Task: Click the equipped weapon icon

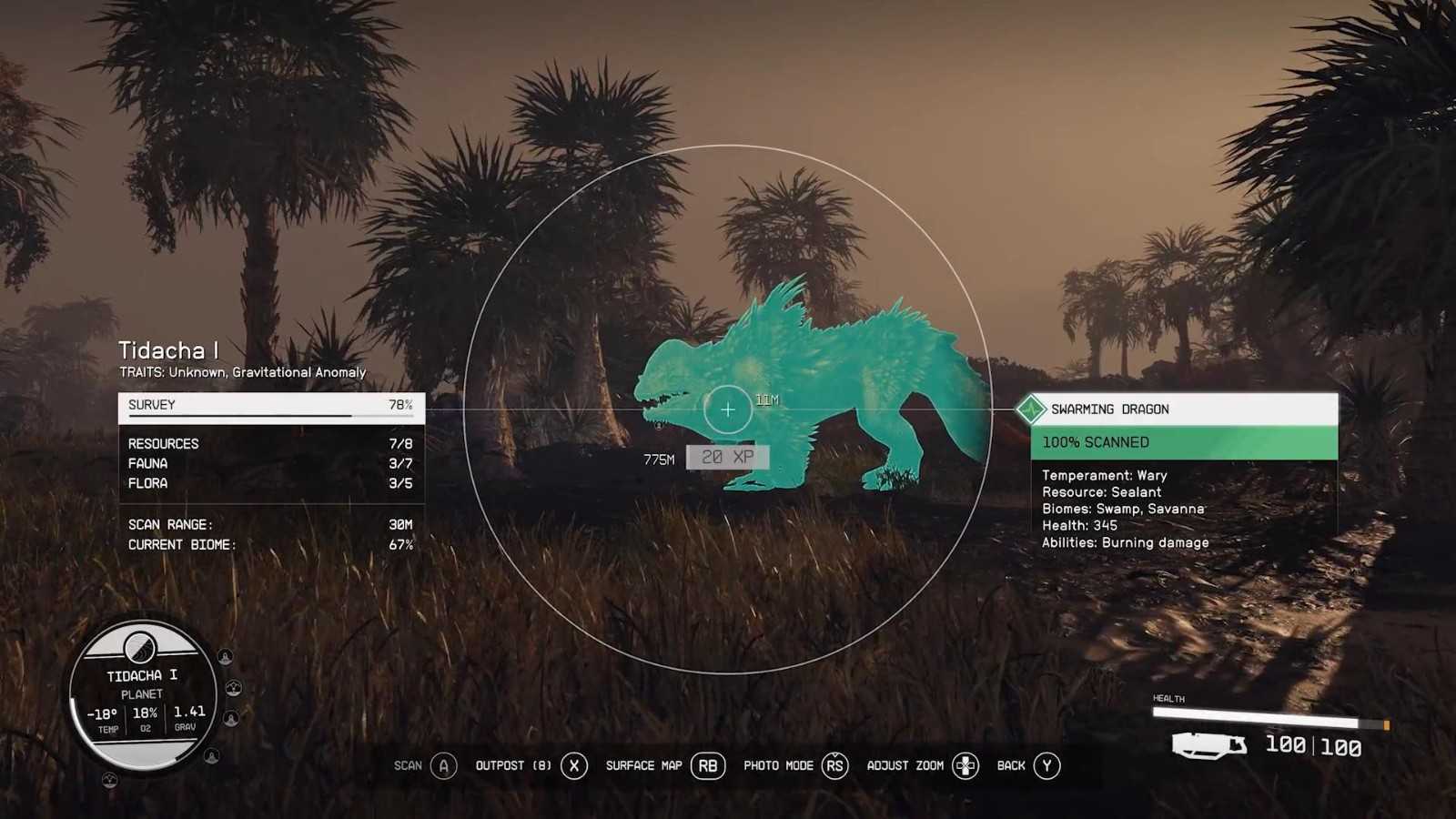Action: tap(1208, 746)
